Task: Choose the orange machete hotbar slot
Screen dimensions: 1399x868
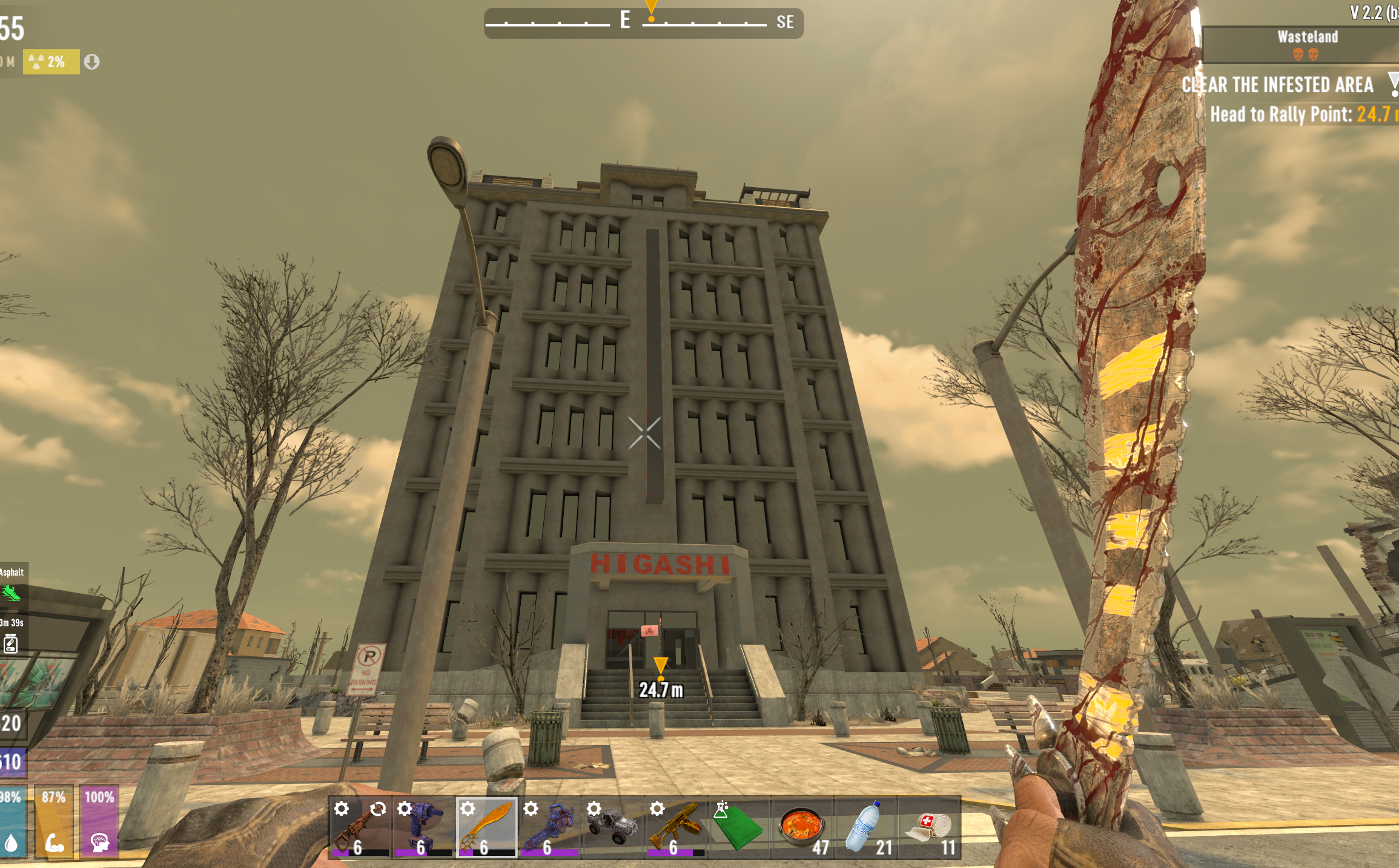Action: coord(486,827)
